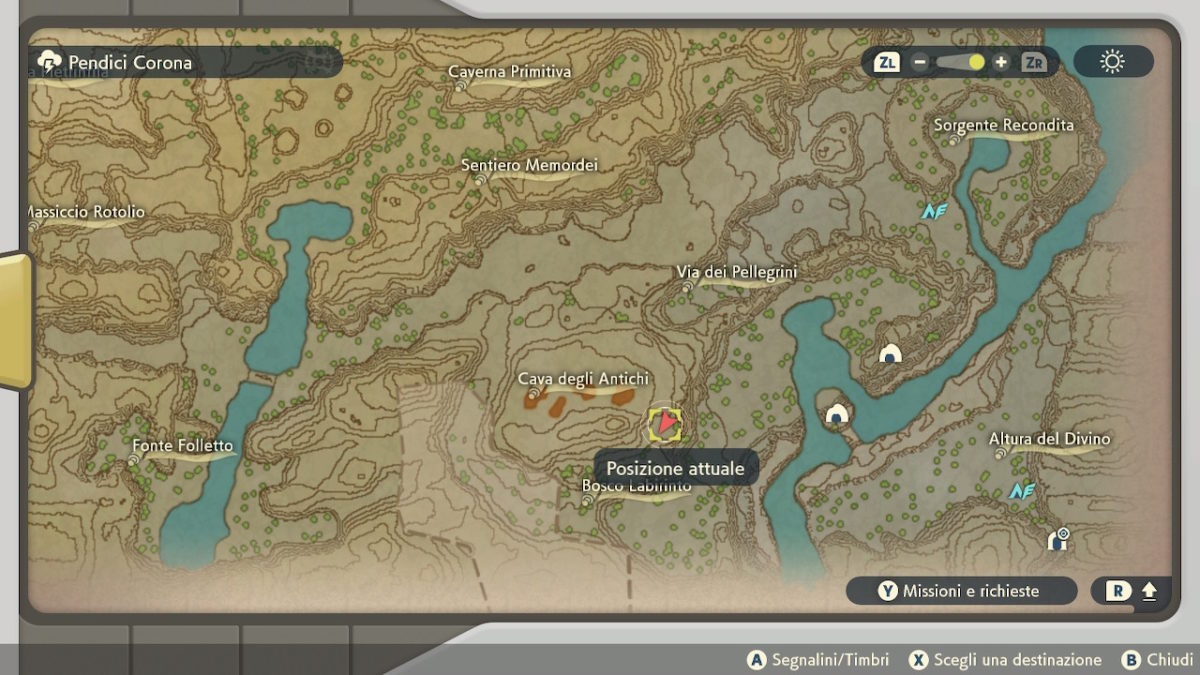The image size is (1200, 675).
Task: Pick the Caverna Primitiva map label
Action: coord(509,72)
